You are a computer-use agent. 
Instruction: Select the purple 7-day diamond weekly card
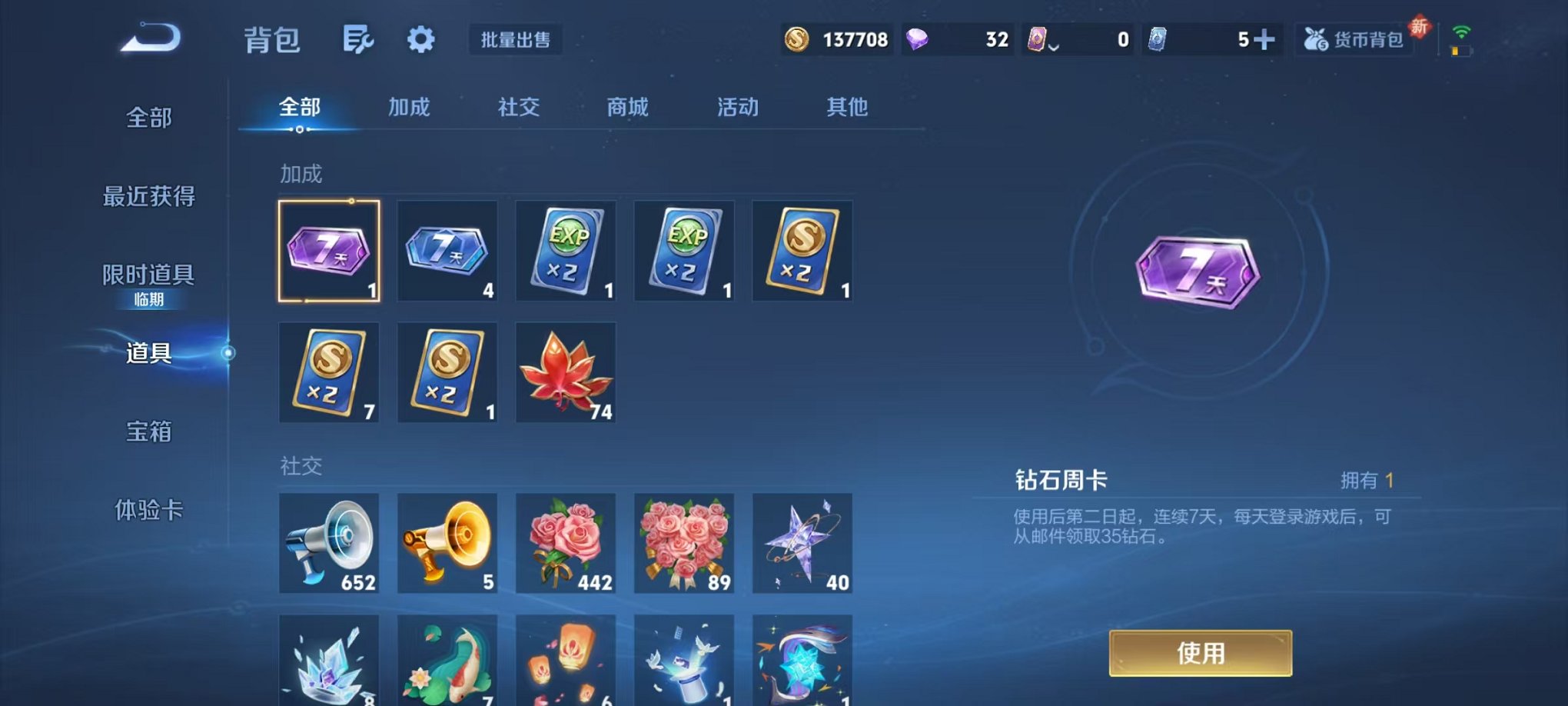[x=328, y=251]
